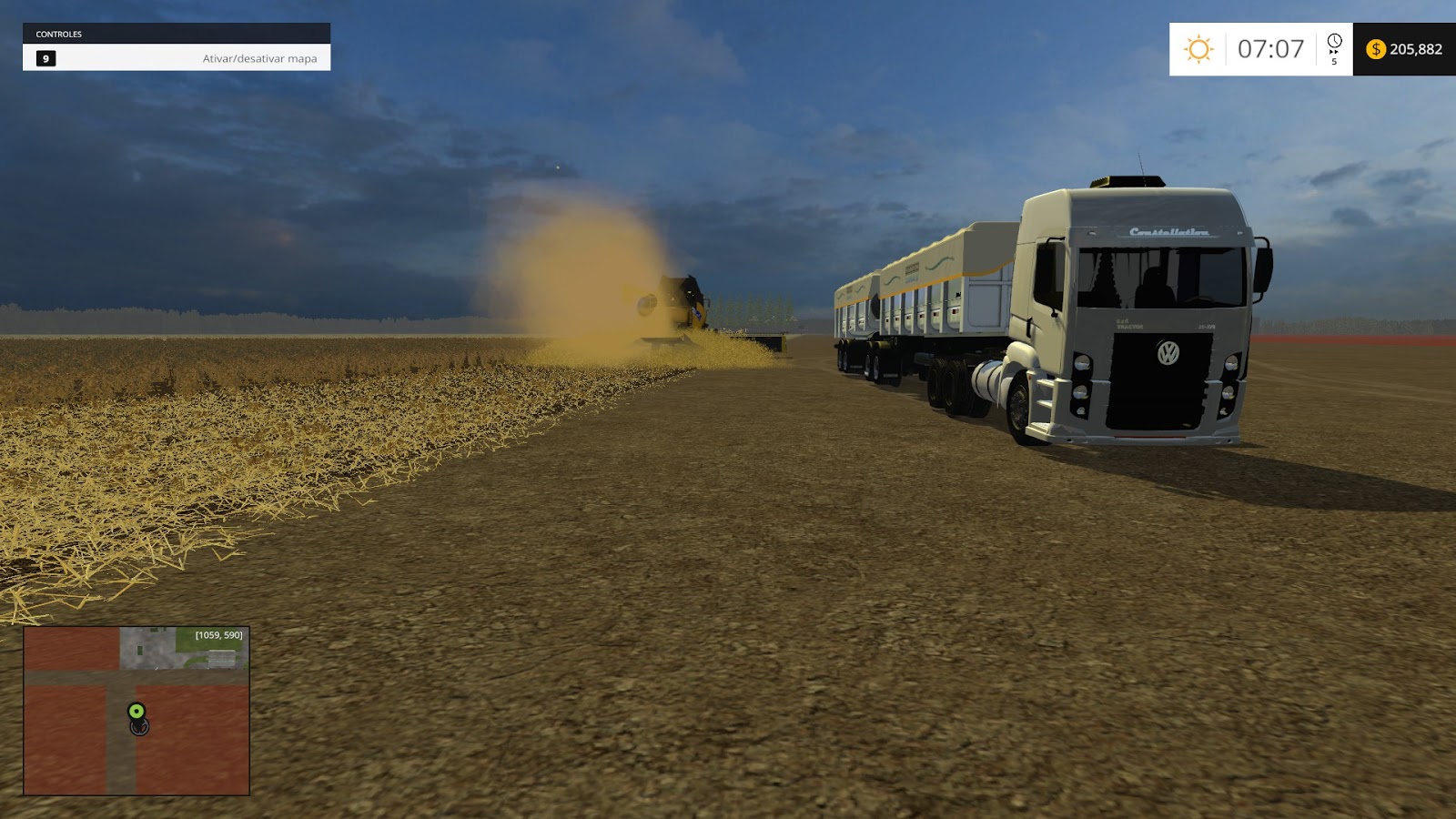Click the gold coin icon in the money display

point(1377,50)
